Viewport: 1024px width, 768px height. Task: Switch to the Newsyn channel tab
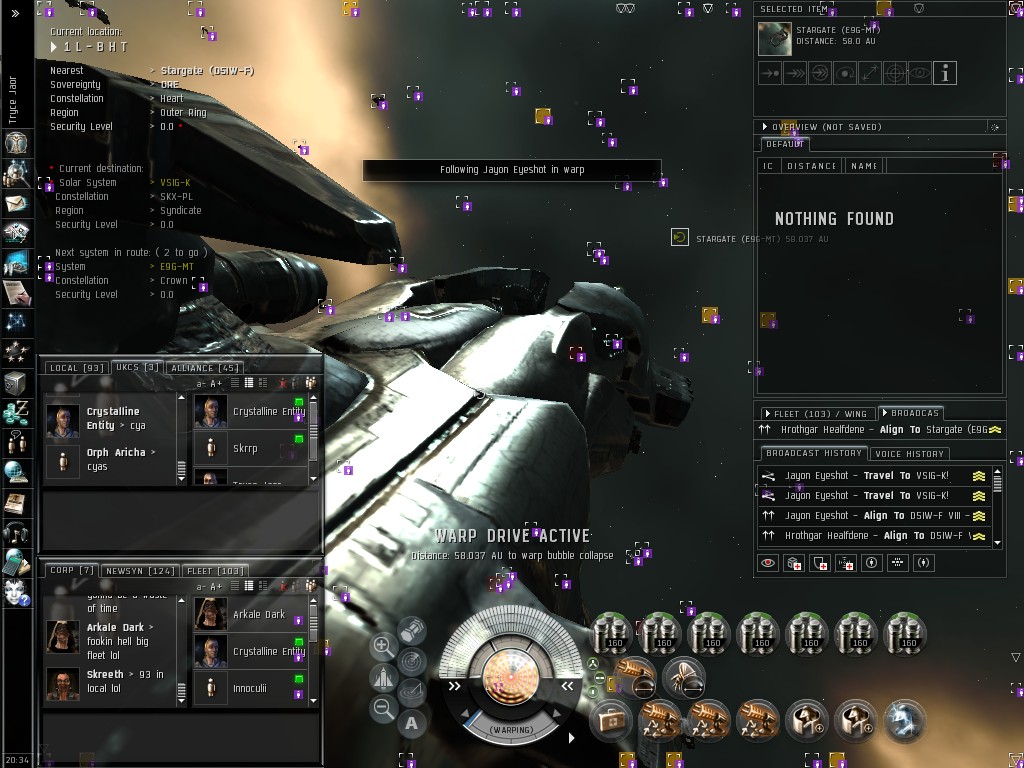(139, 571)
